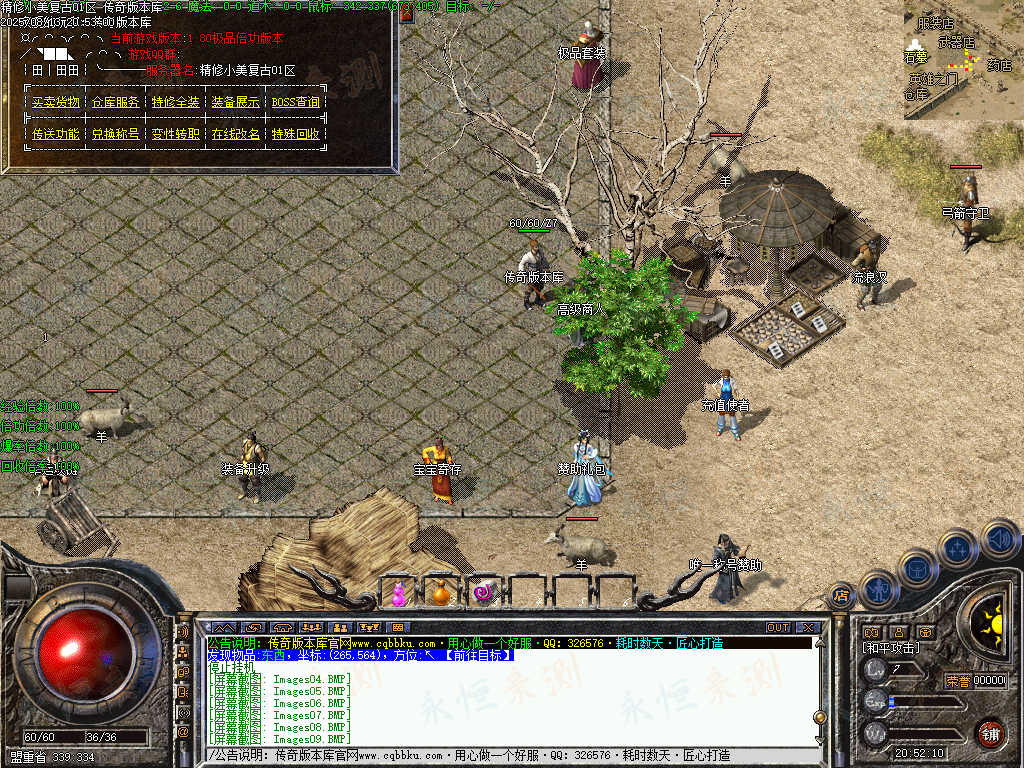The image size is (1024, 768).
Task: Click the 前往目标 go-to-target chat link
Action: coord(476,655)
